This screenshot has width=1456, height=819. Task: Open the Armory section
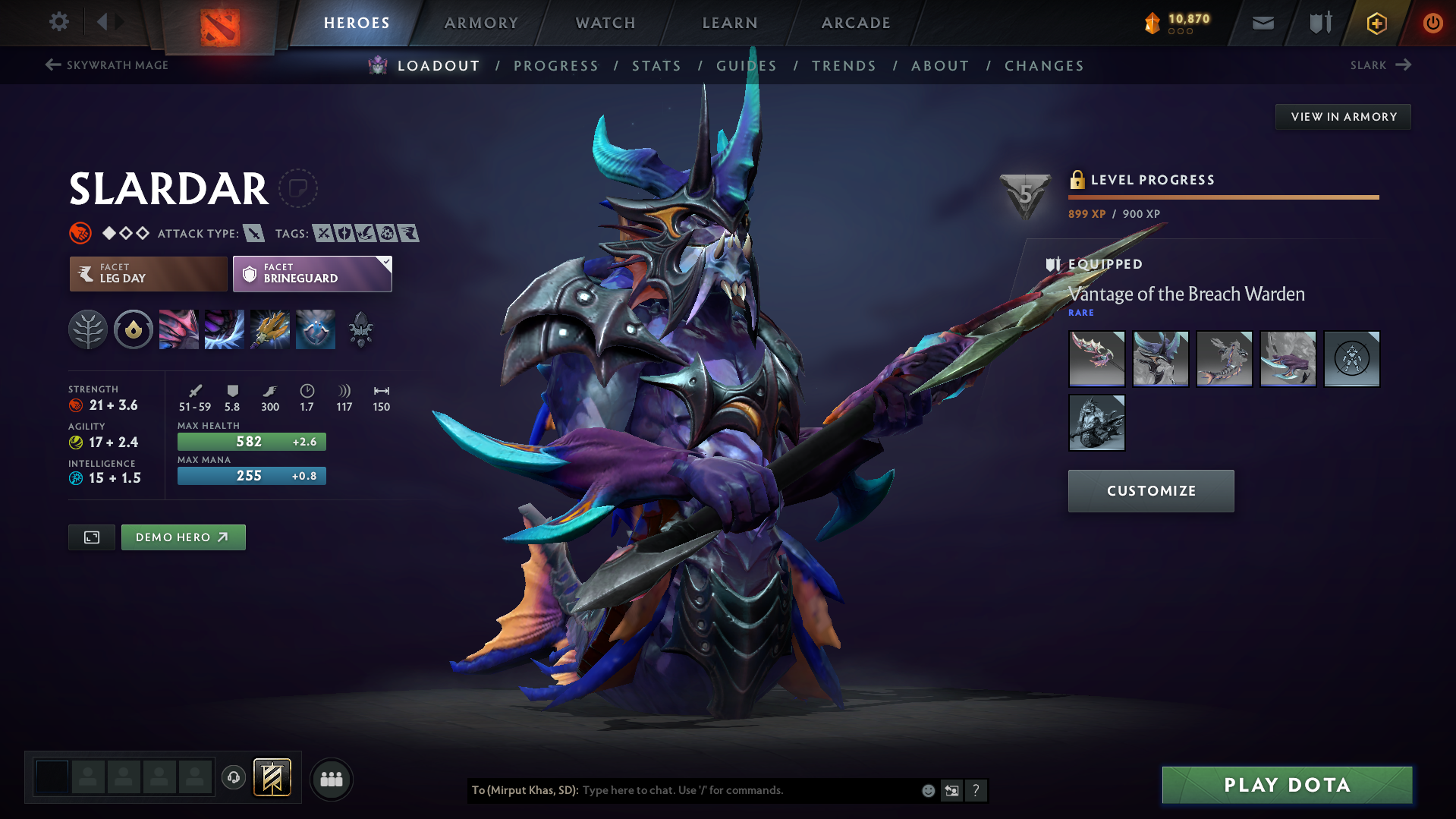[481, 23]
